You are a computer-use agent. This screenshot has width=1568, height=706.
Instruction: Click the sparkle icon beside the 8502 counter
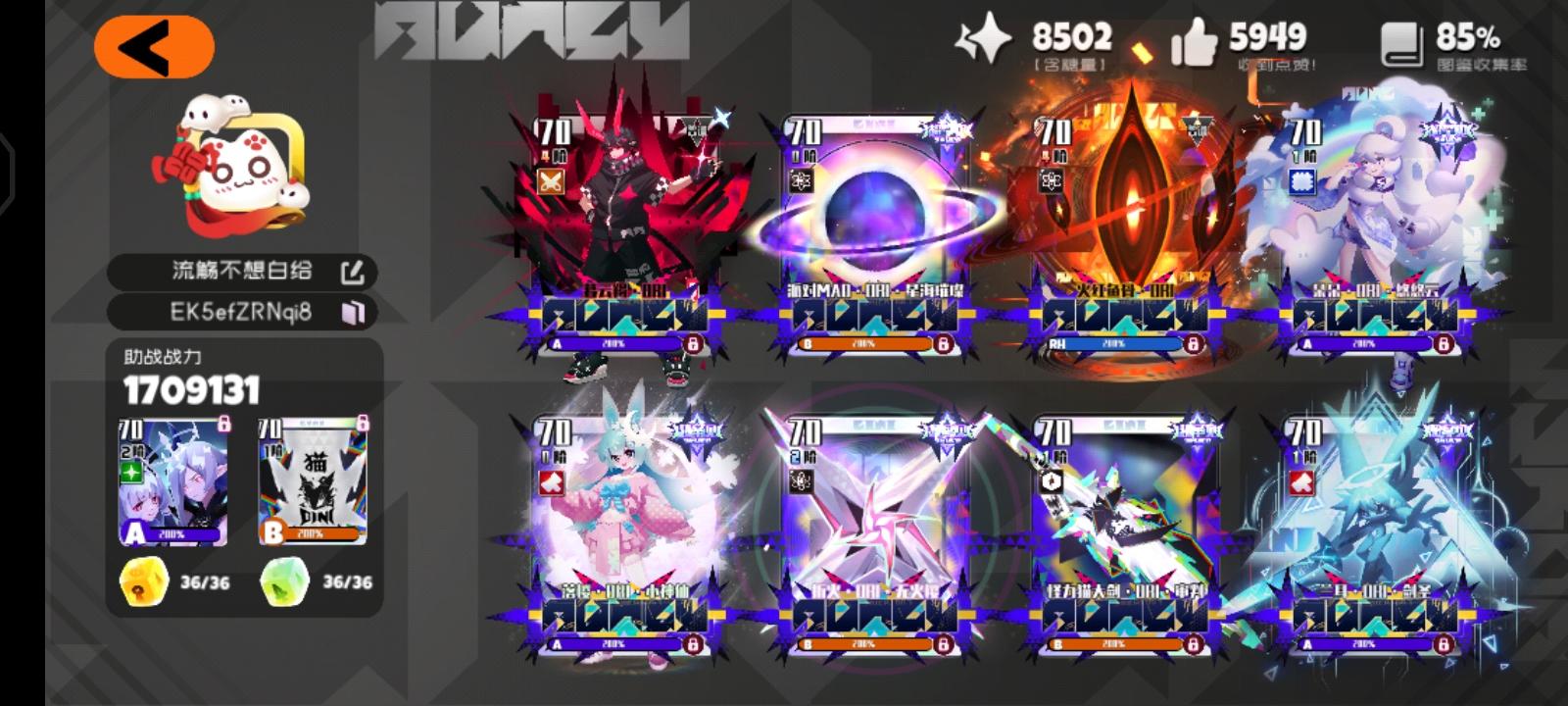987,36
